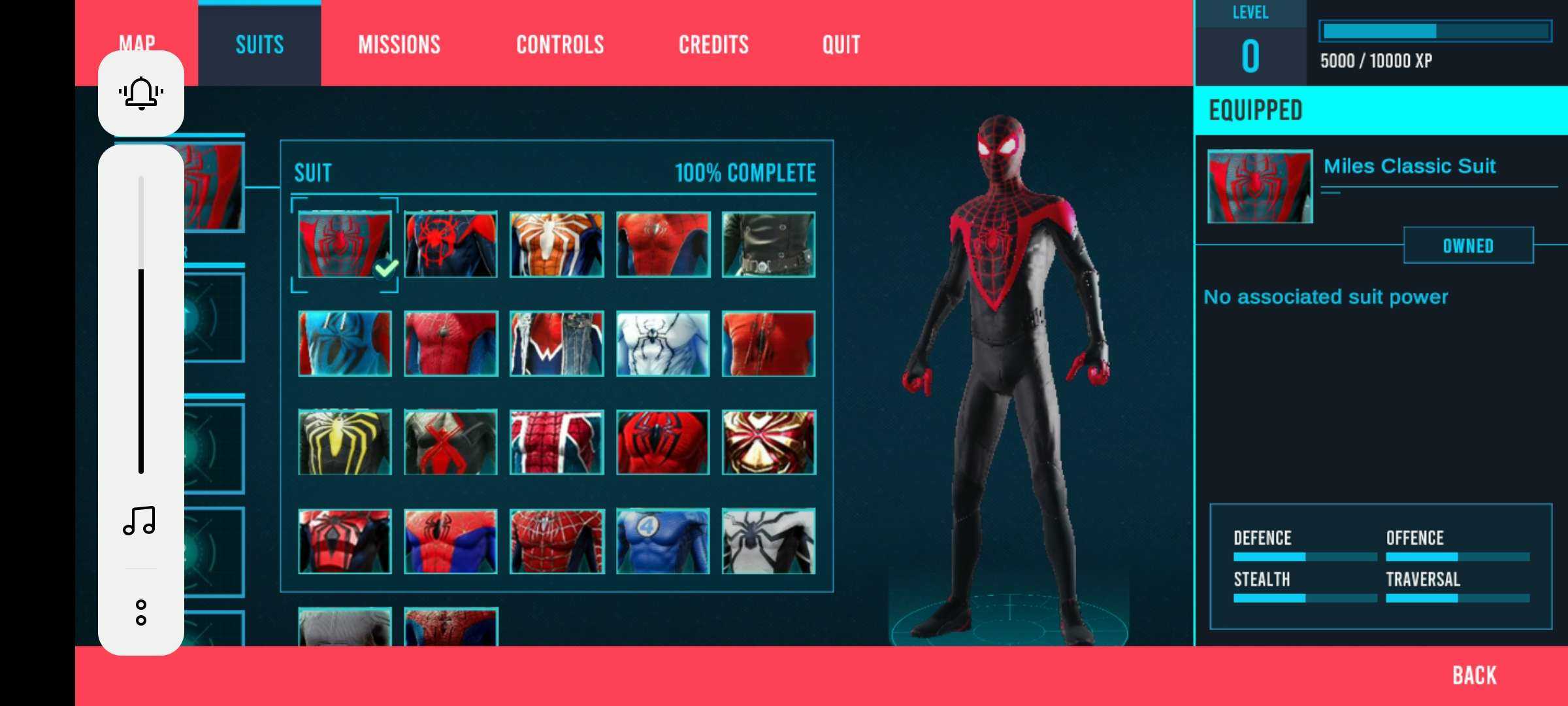Pick the black leather jacket suit

pyautogui.click(x=768, y=244)
